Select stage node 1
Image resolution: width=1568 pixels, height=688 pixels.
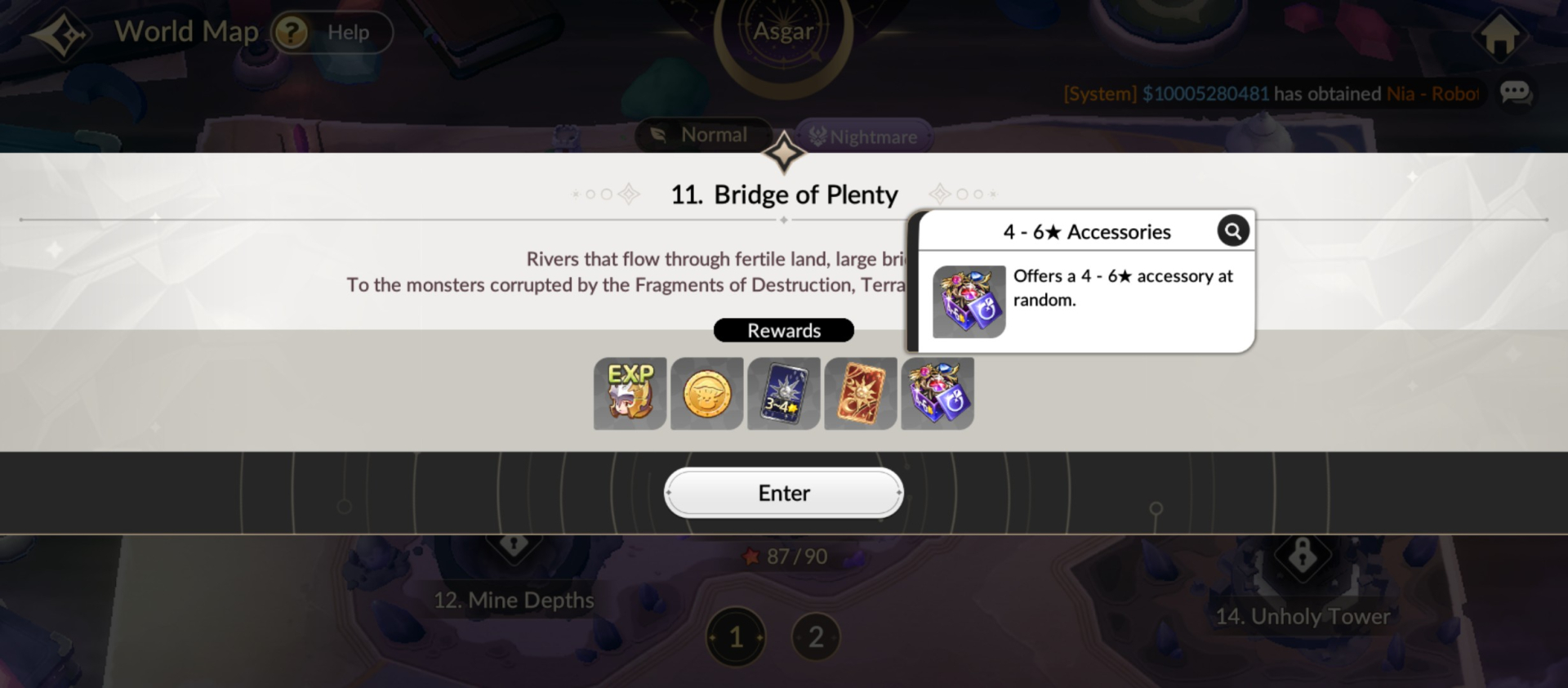[736, 637]
